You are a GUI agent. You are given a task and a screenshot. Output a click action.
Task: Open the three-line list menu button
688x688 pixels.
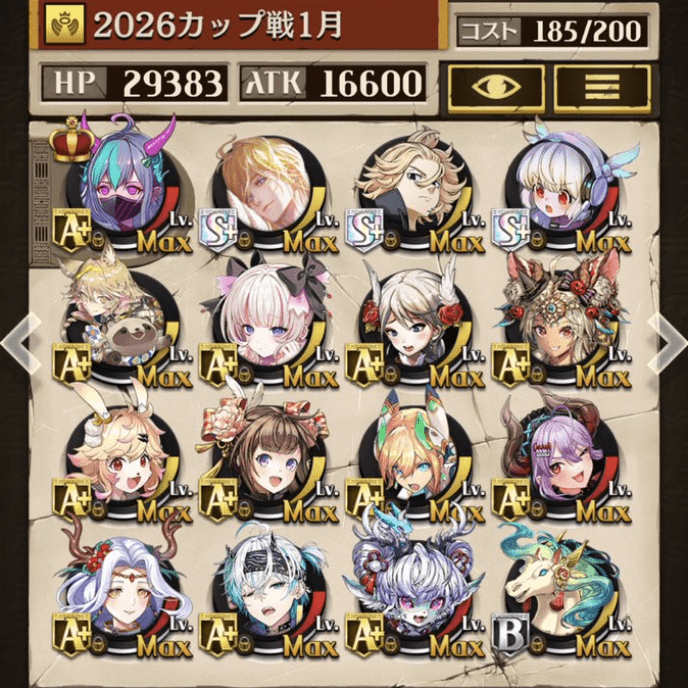(x=602, y=87)
